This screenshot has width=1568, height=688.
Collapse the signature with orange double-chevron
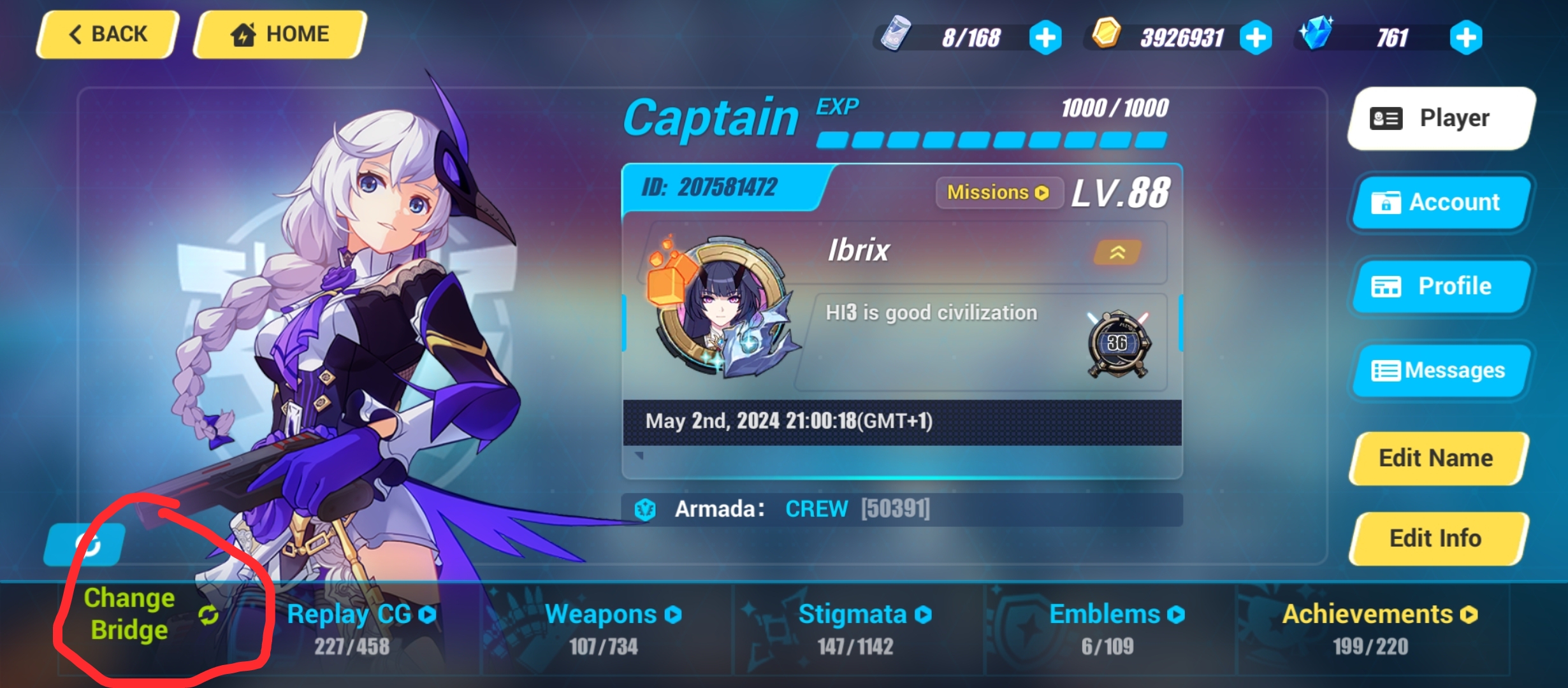click(1117, 252)
